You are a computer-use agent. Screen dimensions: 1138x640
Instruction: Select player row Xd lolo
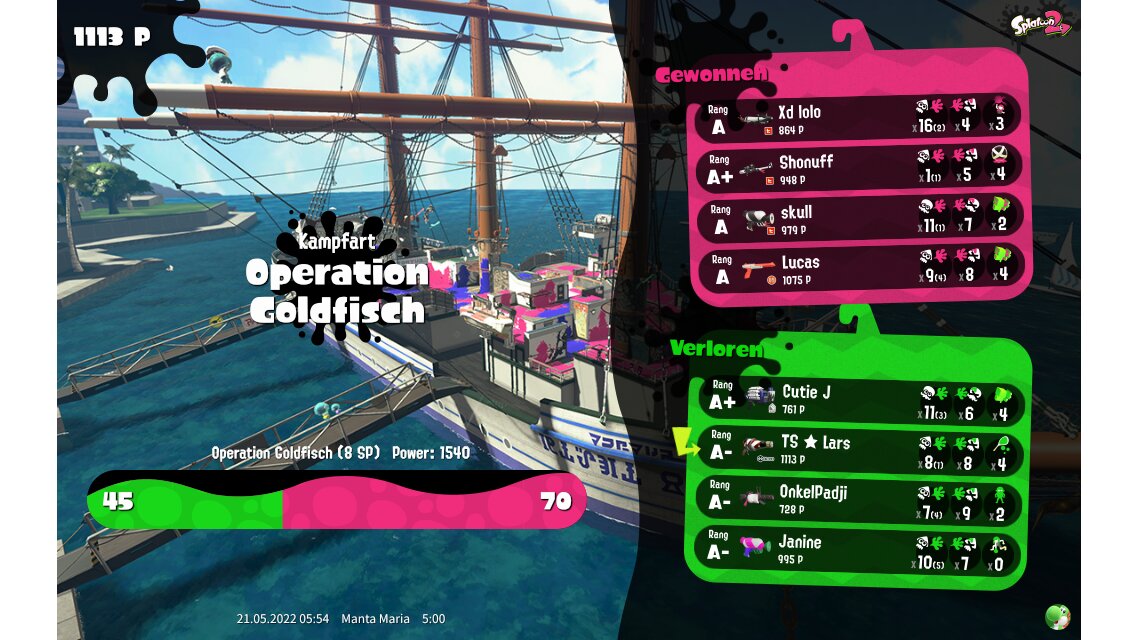(x=860, y=117)
